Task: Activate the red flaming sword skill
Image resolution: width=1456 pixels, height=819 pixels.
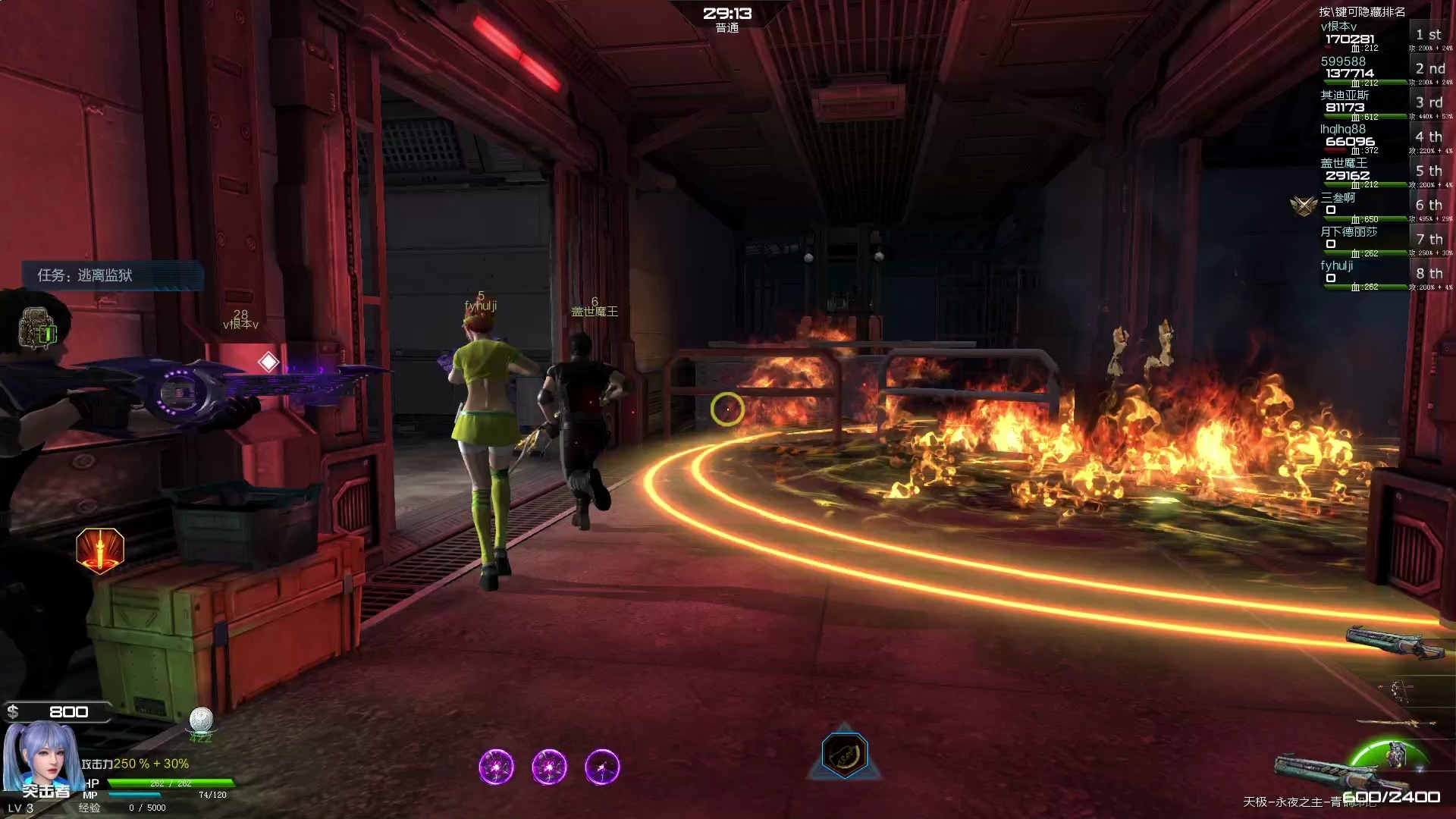Action: [100, 550]
